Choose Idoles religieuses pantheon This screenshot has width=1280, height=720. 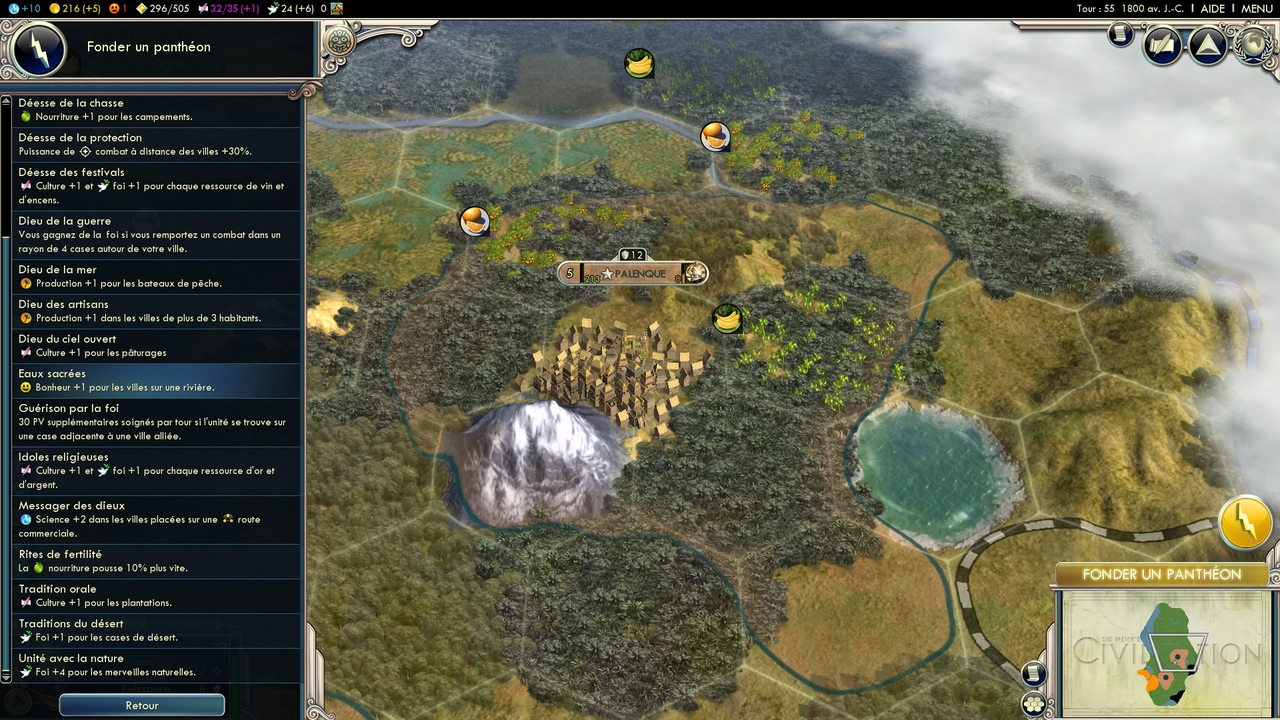[x=156, y=471]
